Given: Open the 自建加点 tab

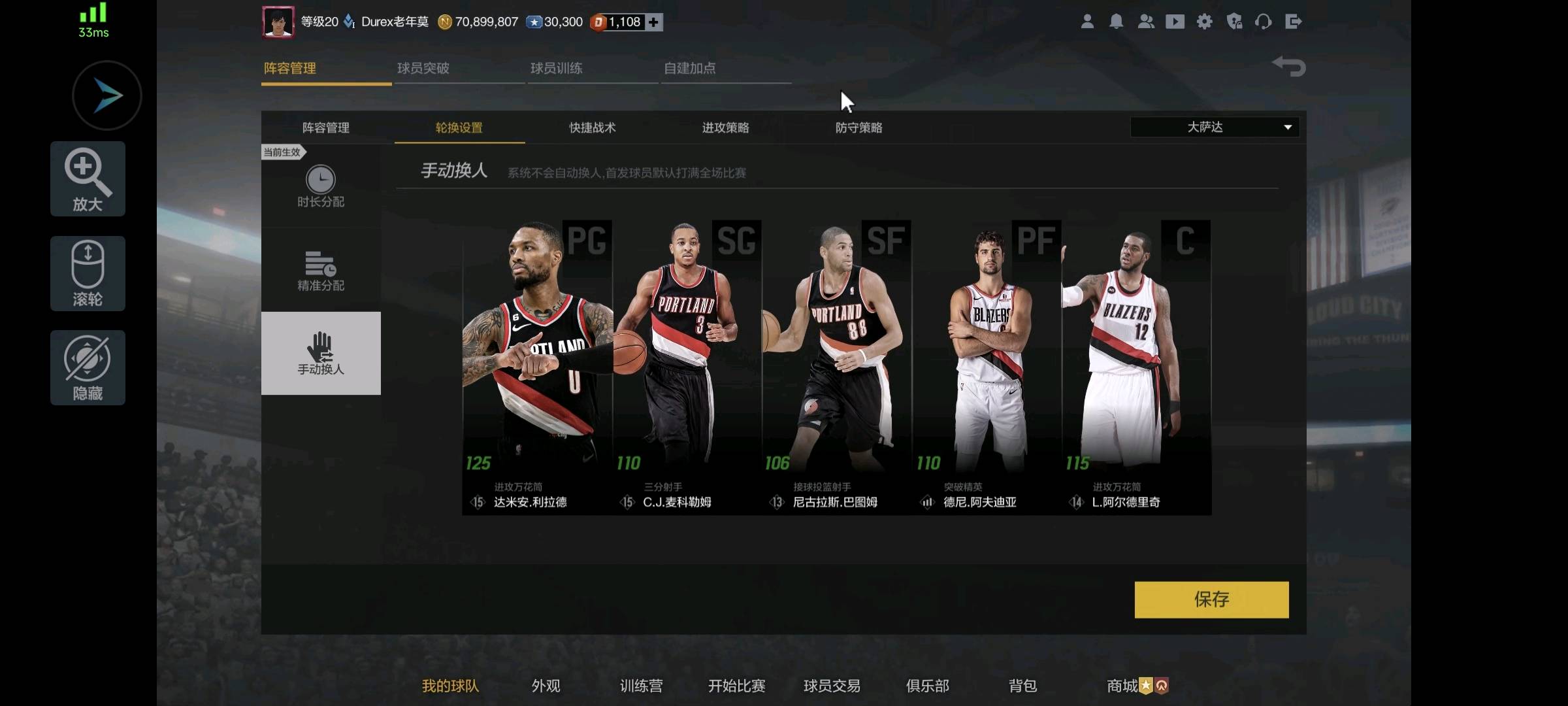Looking at the screenshot, I should click(x=690, y=68).
